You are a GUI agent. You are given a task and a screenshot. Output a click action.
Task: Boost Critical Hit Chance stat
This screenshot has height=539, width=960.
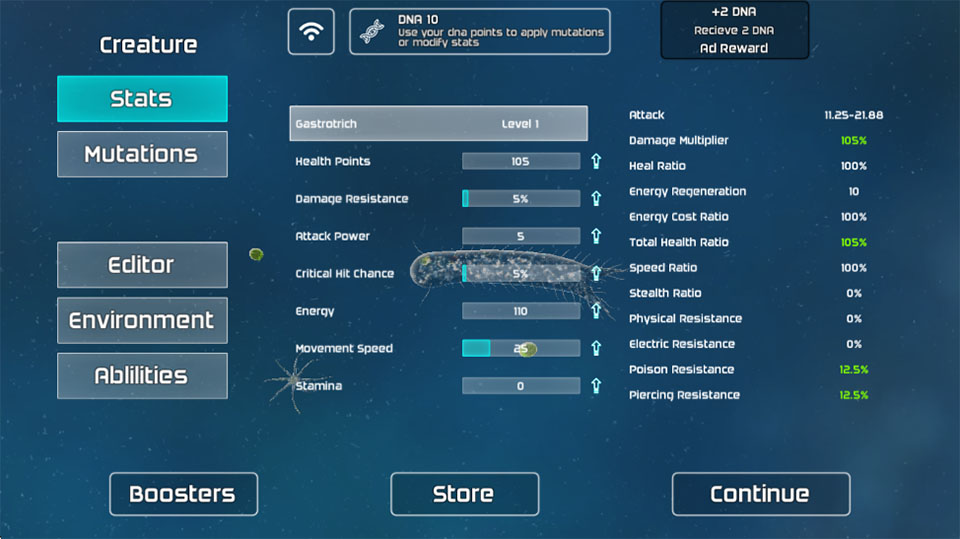coord(596,273)
